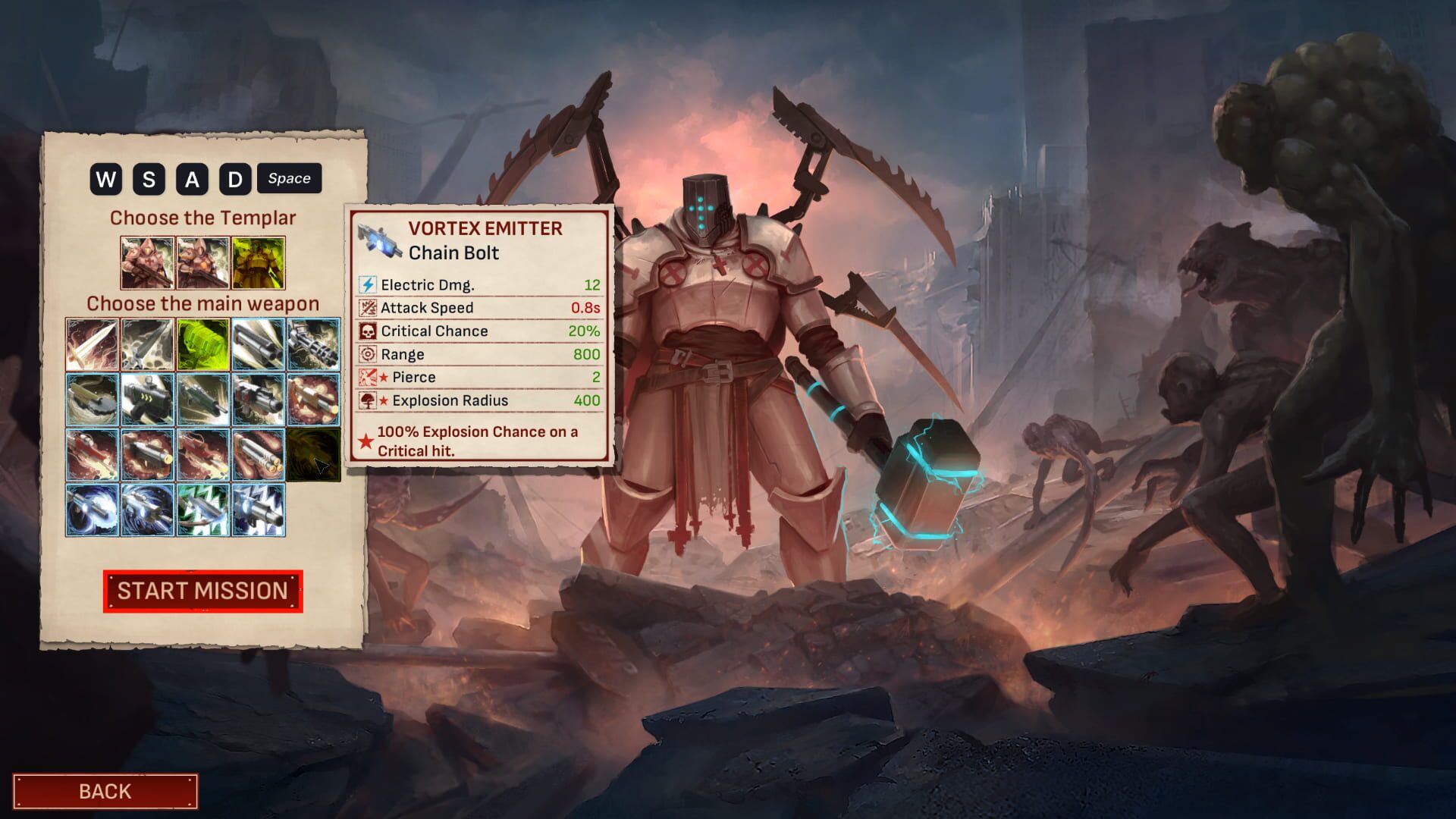
Task: Select the double-barrel shotgun weapon icon
Action: click(259, 345)
